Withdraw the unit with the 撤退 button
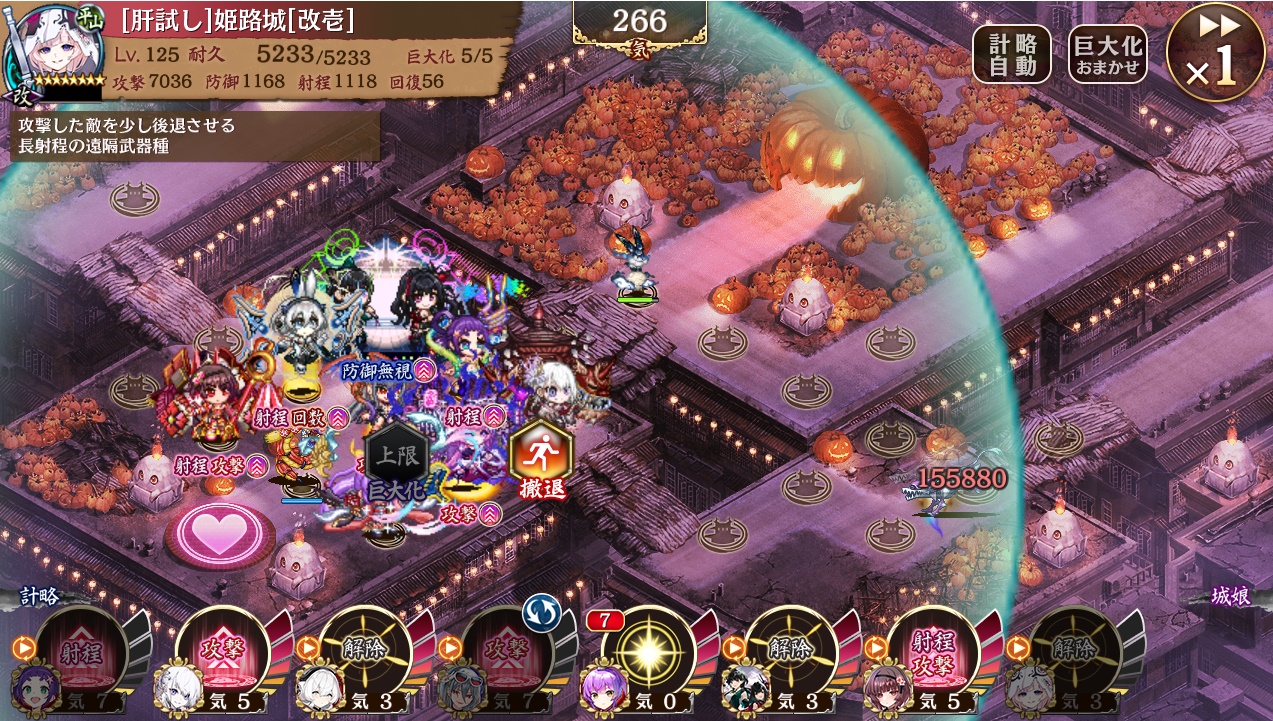1273x721 pixels. click(x=540, y=460)
